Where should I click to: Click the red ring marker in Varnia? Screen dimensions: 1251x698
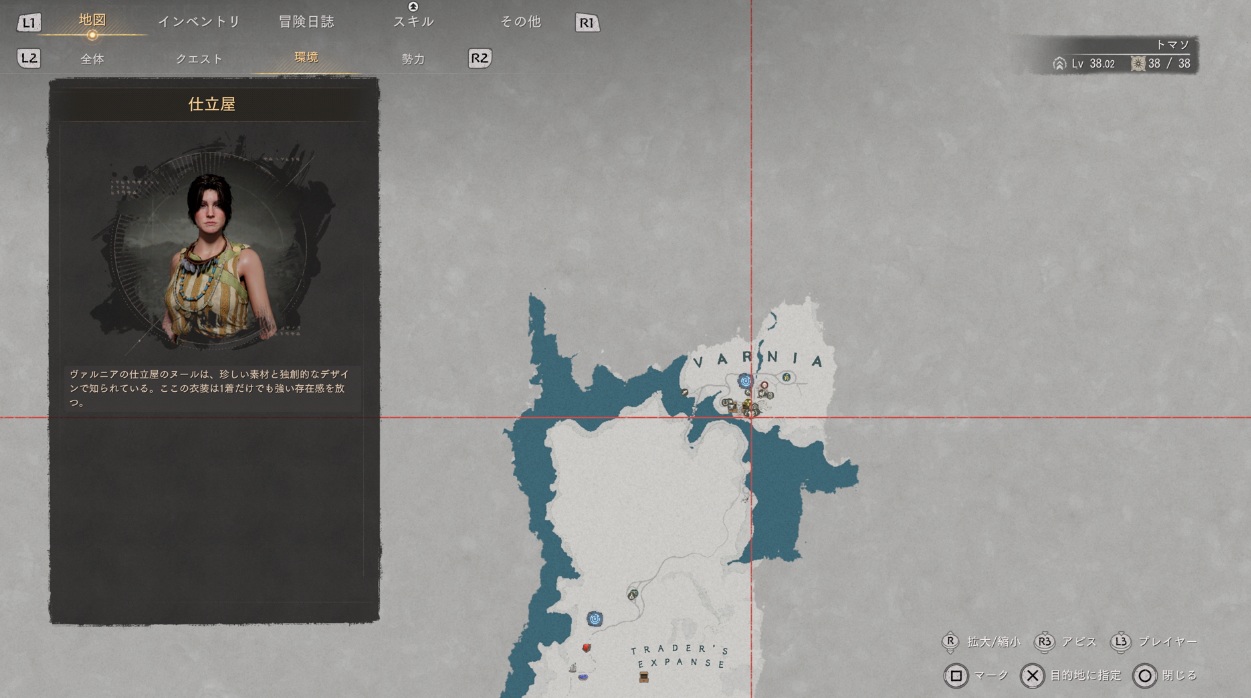[x=764, y=385]
